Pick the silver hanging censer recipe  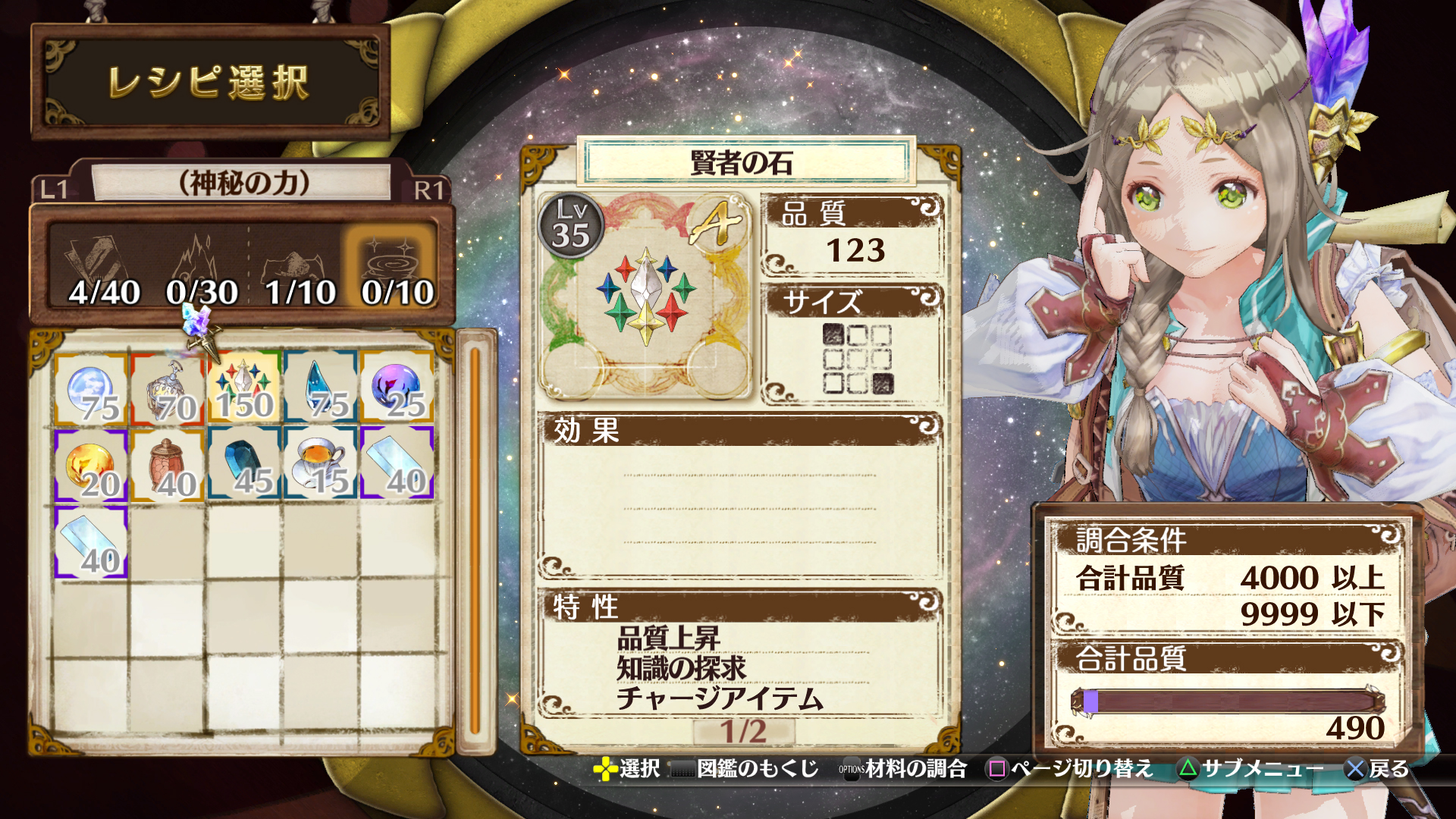[168, 387]
